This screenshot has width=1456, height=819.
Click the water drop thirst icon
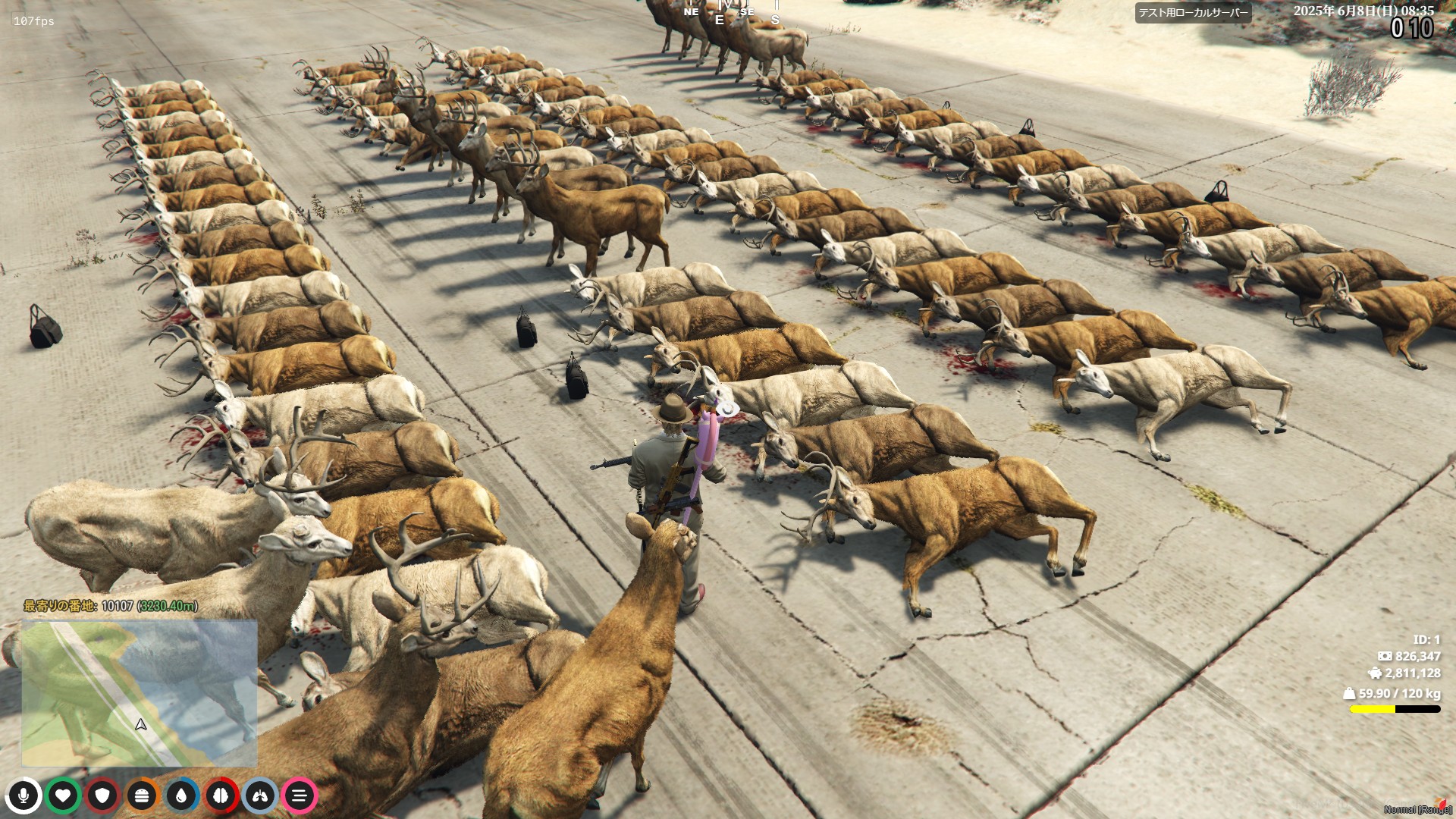(x=181, y=795)
